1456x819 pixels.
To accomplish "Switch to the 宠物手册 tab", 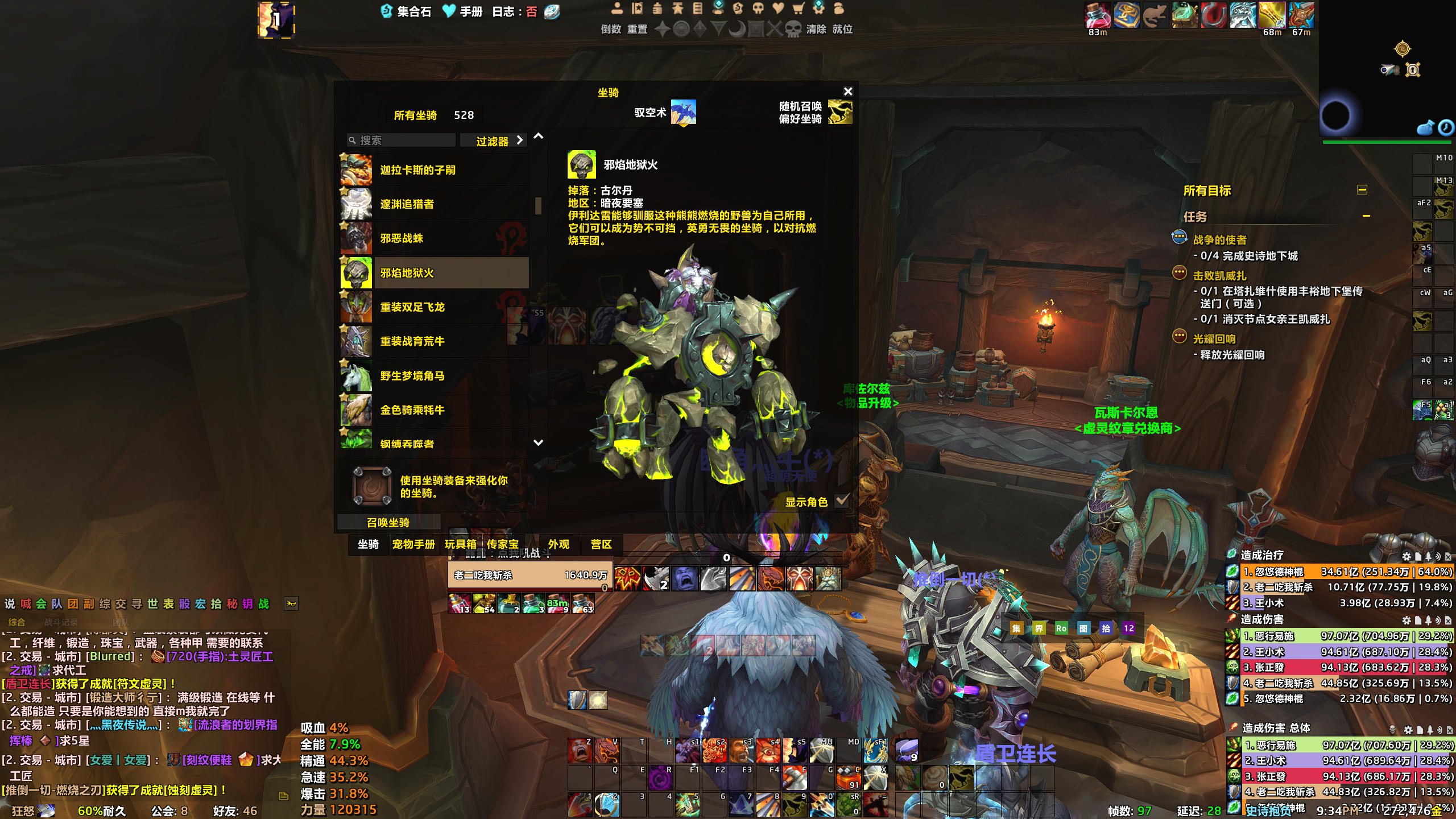I will (413, 544).
